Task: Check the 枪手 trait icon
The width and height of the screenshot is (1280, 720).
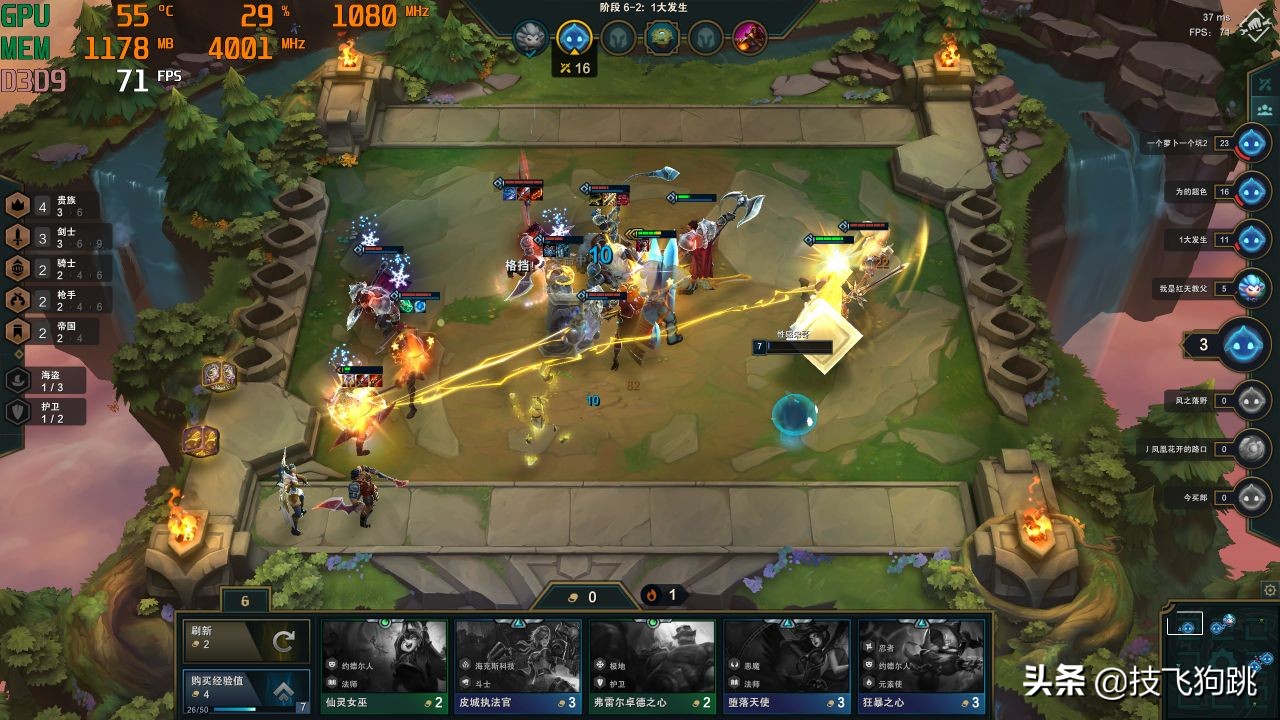Action: (x=18, y=299)
